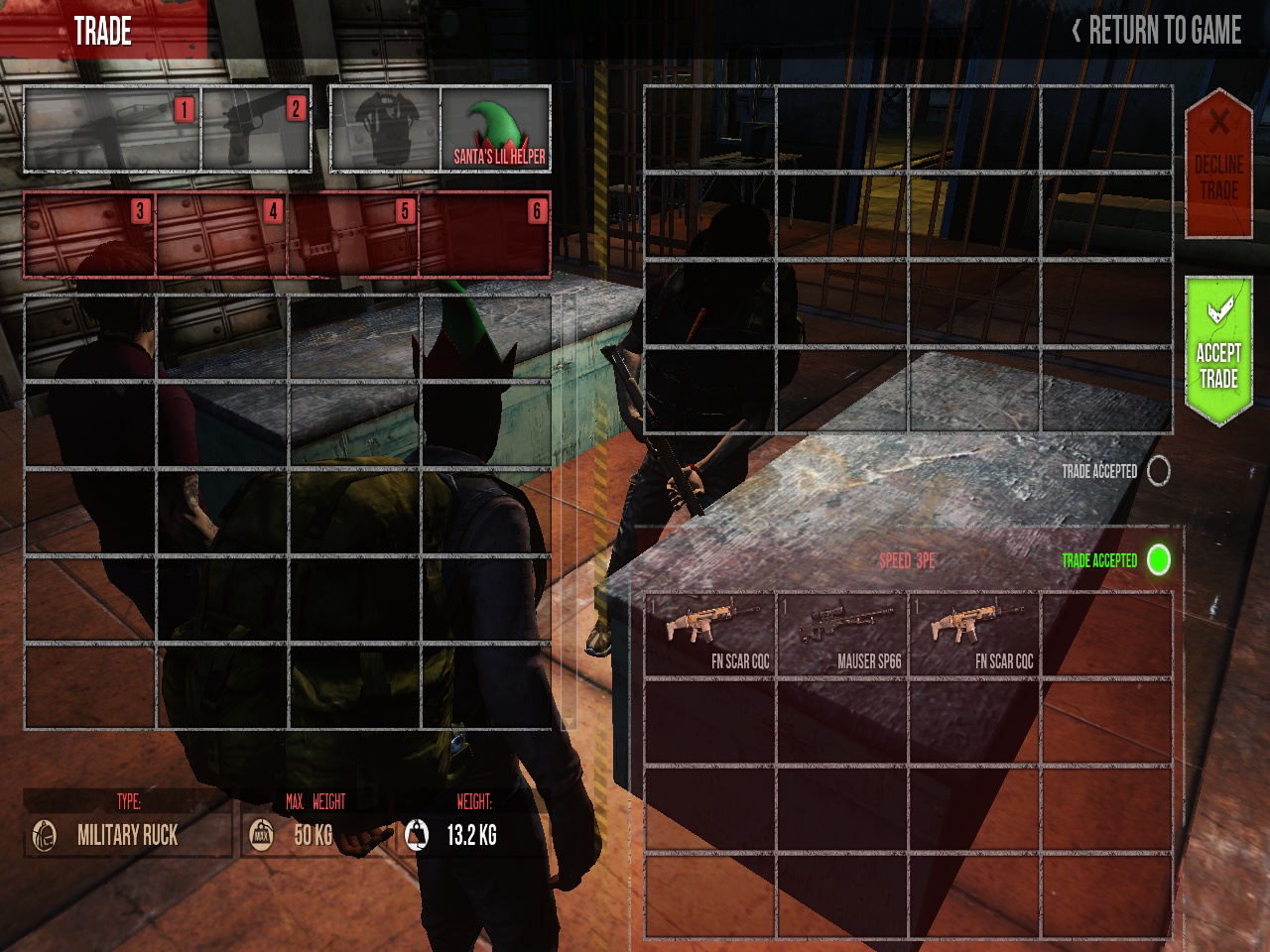Select empty quick slot 3
1270x952 pixels.
[x=87, y=234]
